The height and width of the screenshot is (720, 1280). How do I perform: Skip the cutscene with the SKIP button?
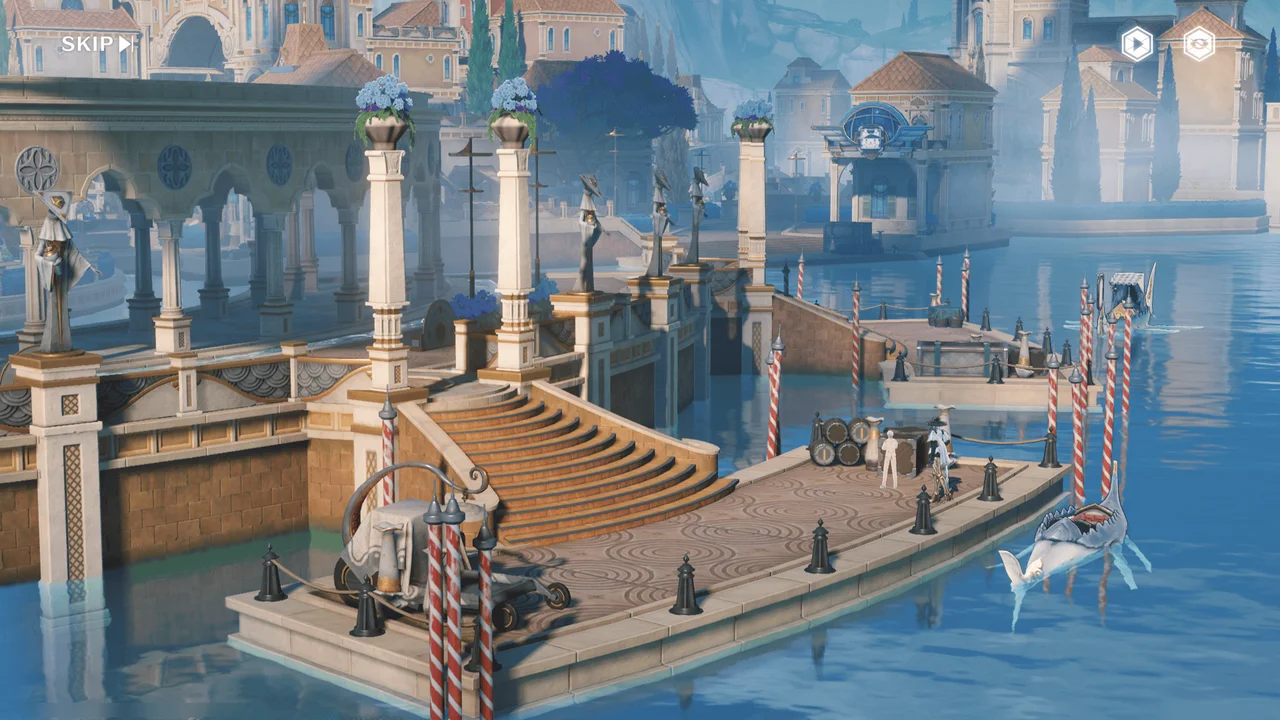(x=96, y=44)
